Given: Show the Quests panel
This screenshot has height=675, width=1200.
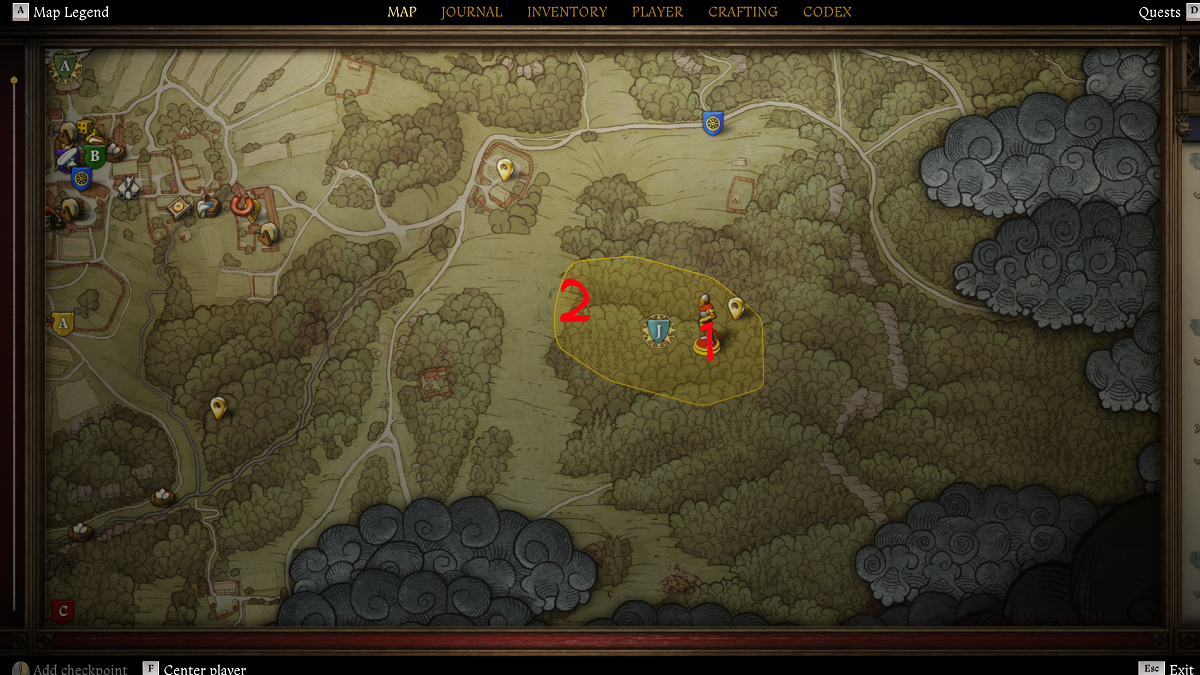Looking at the screenshot, I should [1159, 13].
